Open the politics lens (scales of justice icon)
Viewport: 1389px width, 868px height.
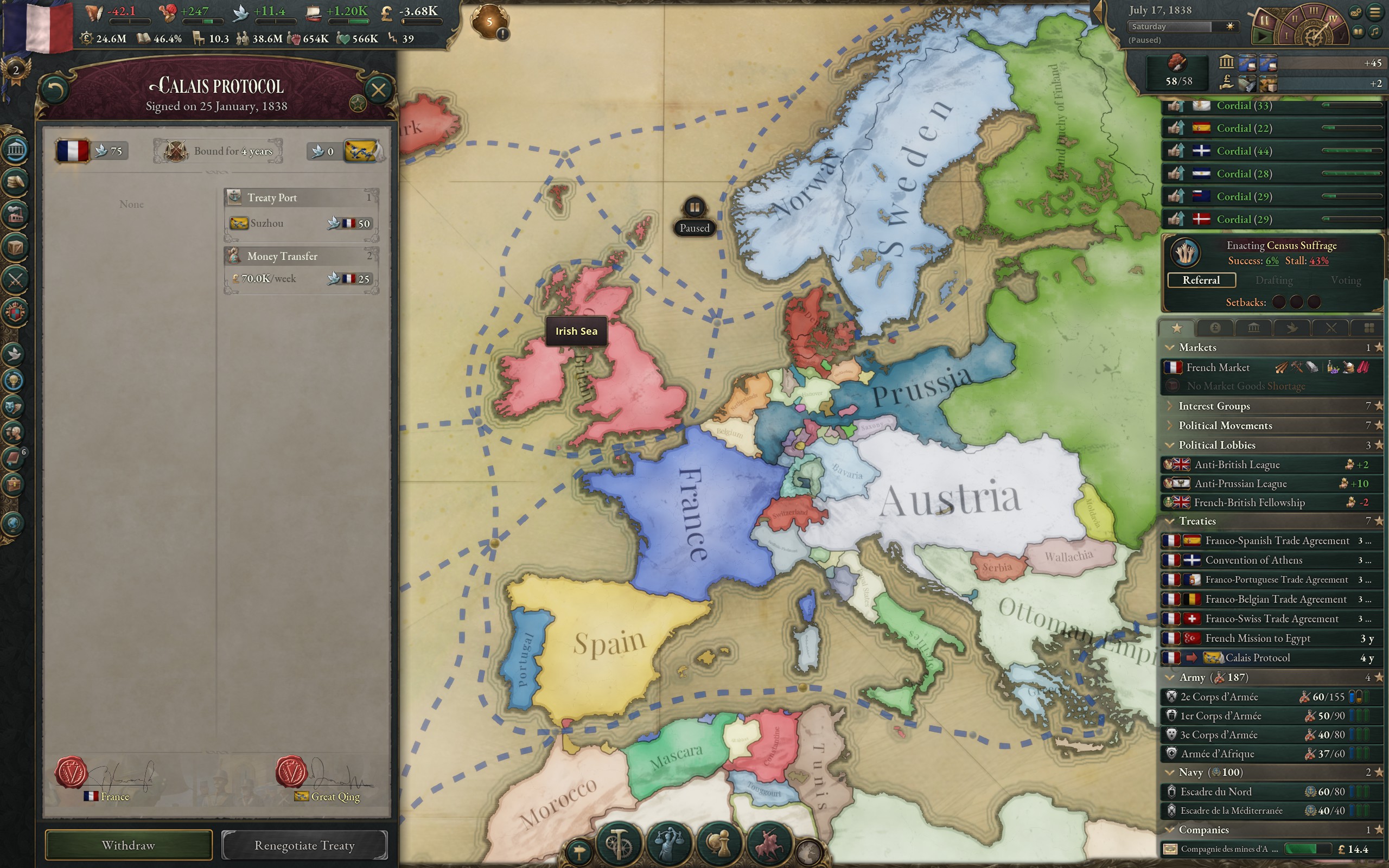[671, 844]
